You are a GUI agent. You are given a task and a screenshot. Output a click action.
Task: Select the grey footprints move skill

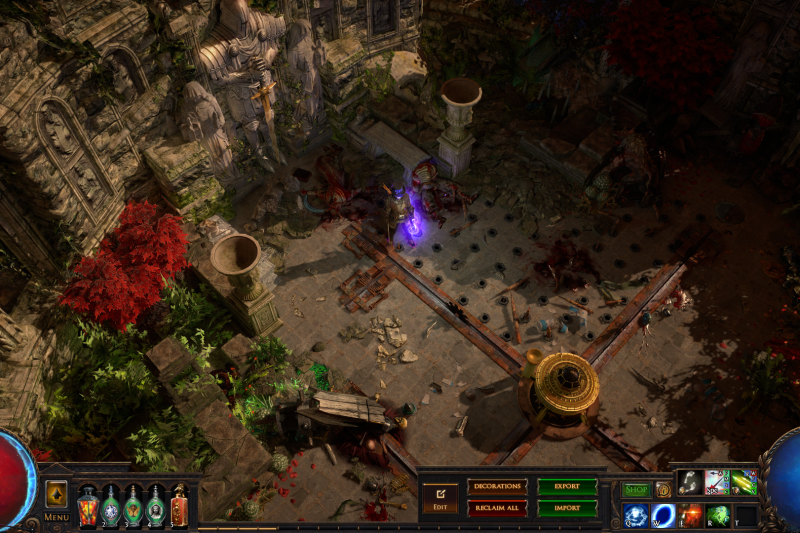690,483
